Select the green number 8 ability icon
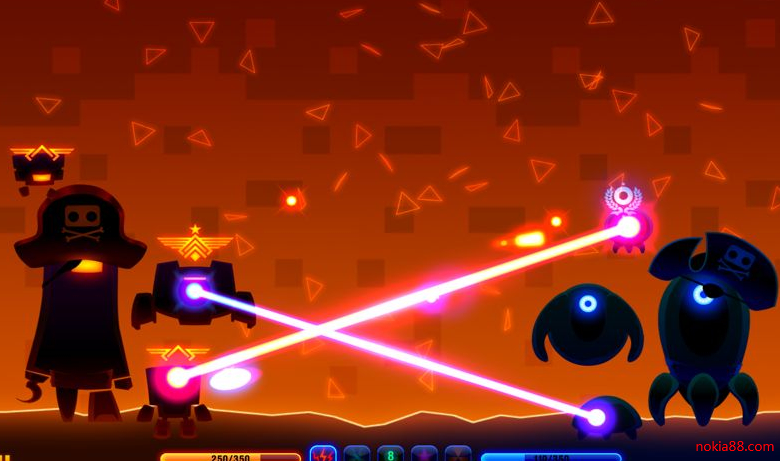The width and height of the screenshot is (780, 461). tap(390, 454)
